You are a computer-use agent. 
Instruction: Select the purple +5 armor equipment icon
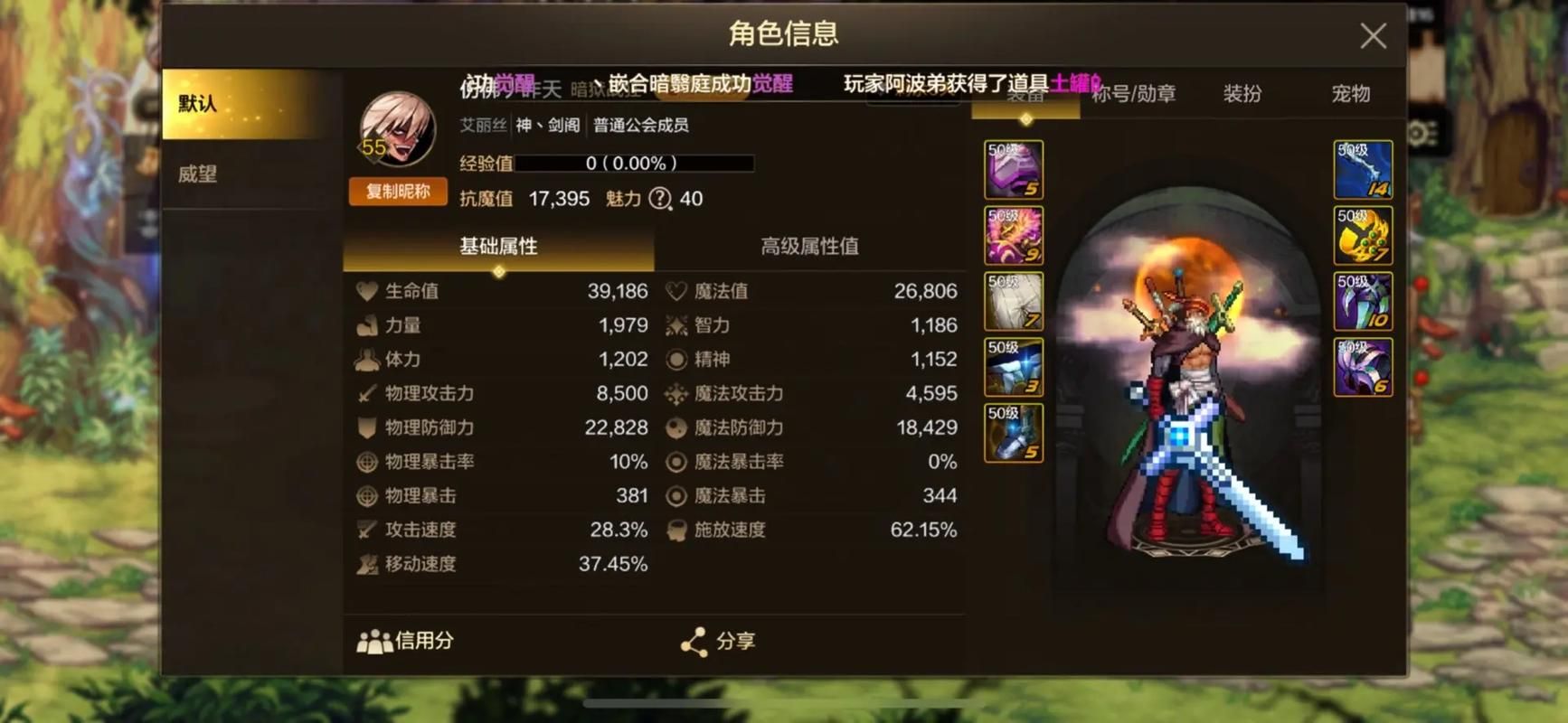(x=1012, y=168)
